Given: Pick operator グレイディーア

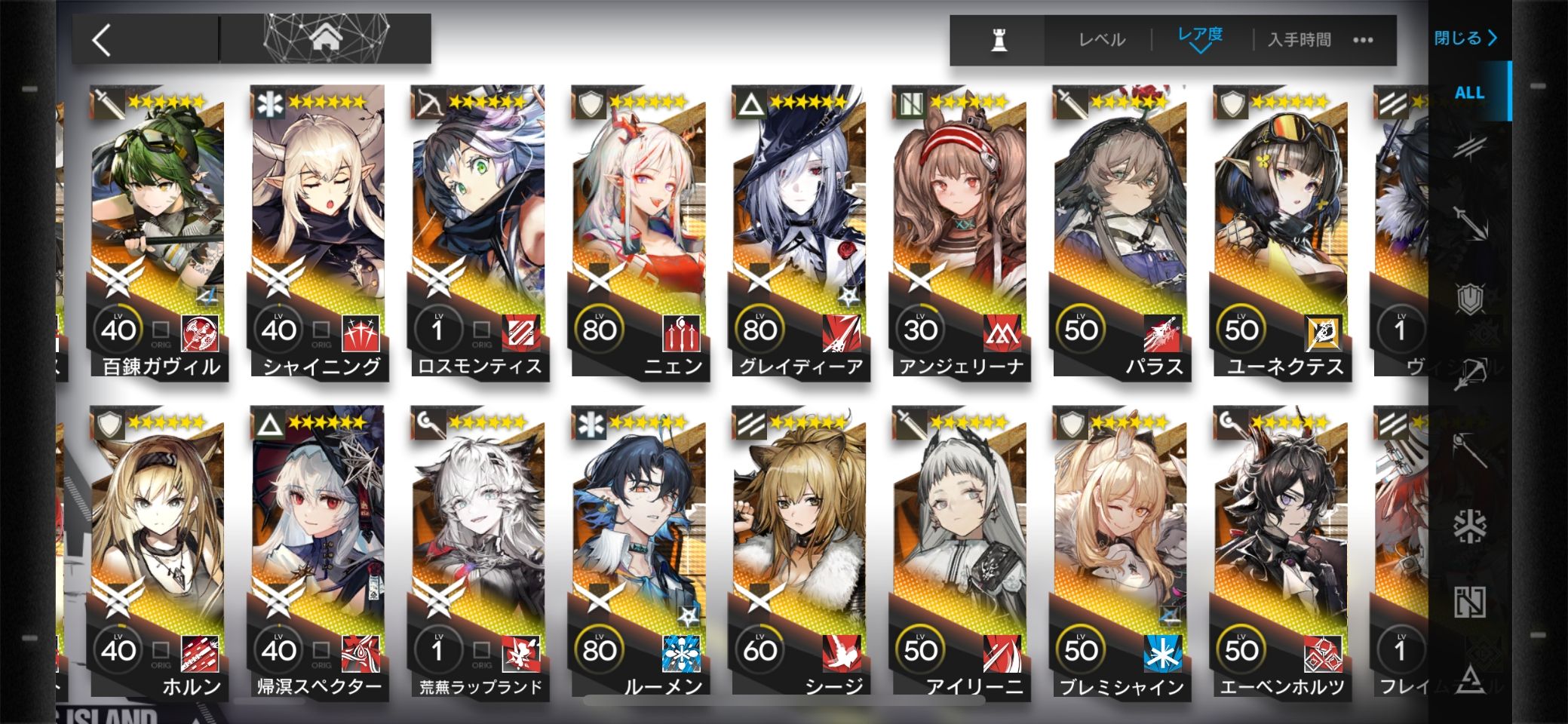Looking at the screenshot, I should click(800, 234).
